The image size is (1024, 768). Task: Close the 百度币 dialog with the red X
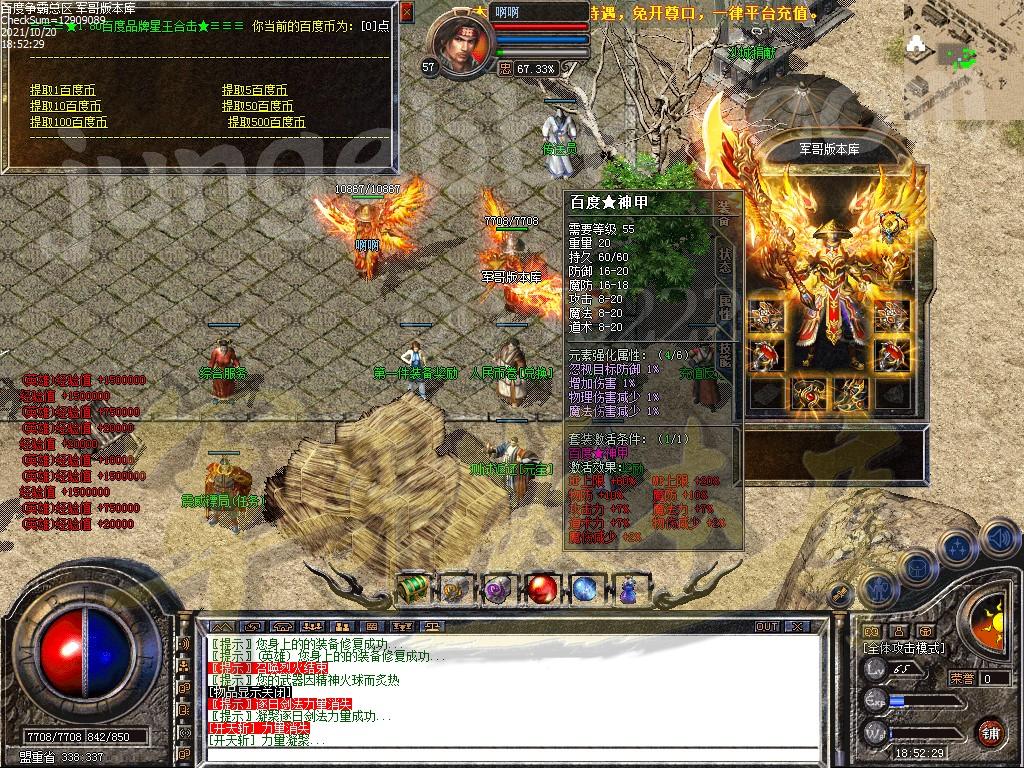click(406, 12)
